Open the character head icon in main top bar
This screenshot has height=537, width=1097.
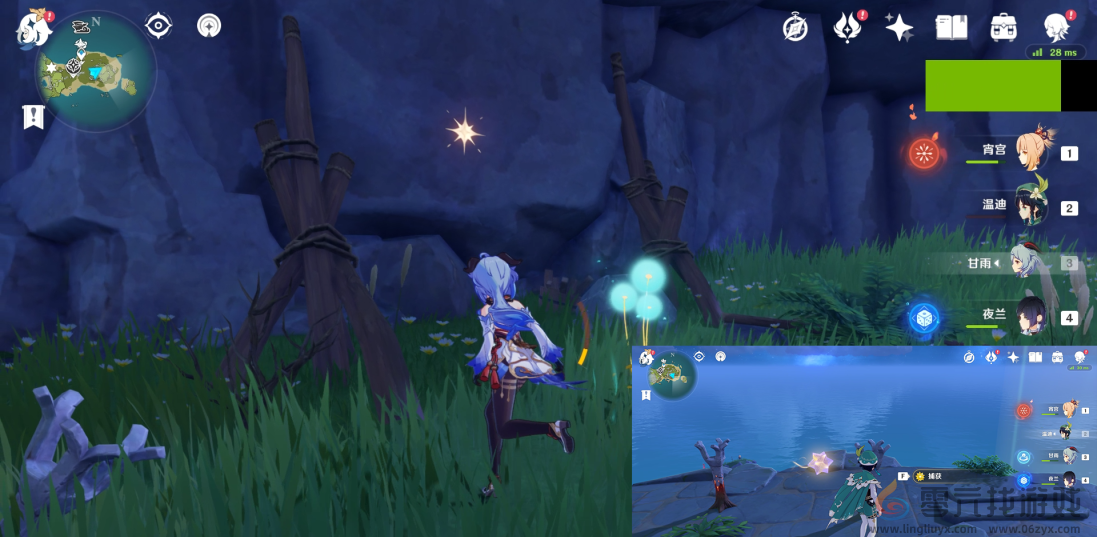[1055, 28]
